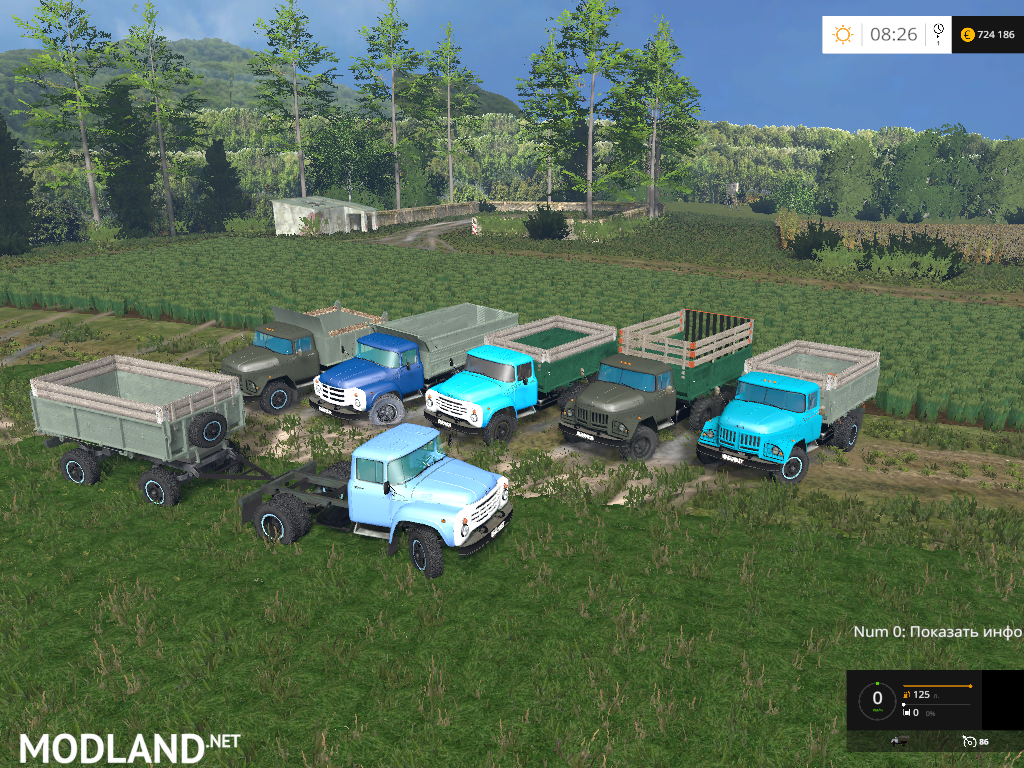1024x768 pixels.
Task: Select the truck vehicle icon
Action: [899, 741]
